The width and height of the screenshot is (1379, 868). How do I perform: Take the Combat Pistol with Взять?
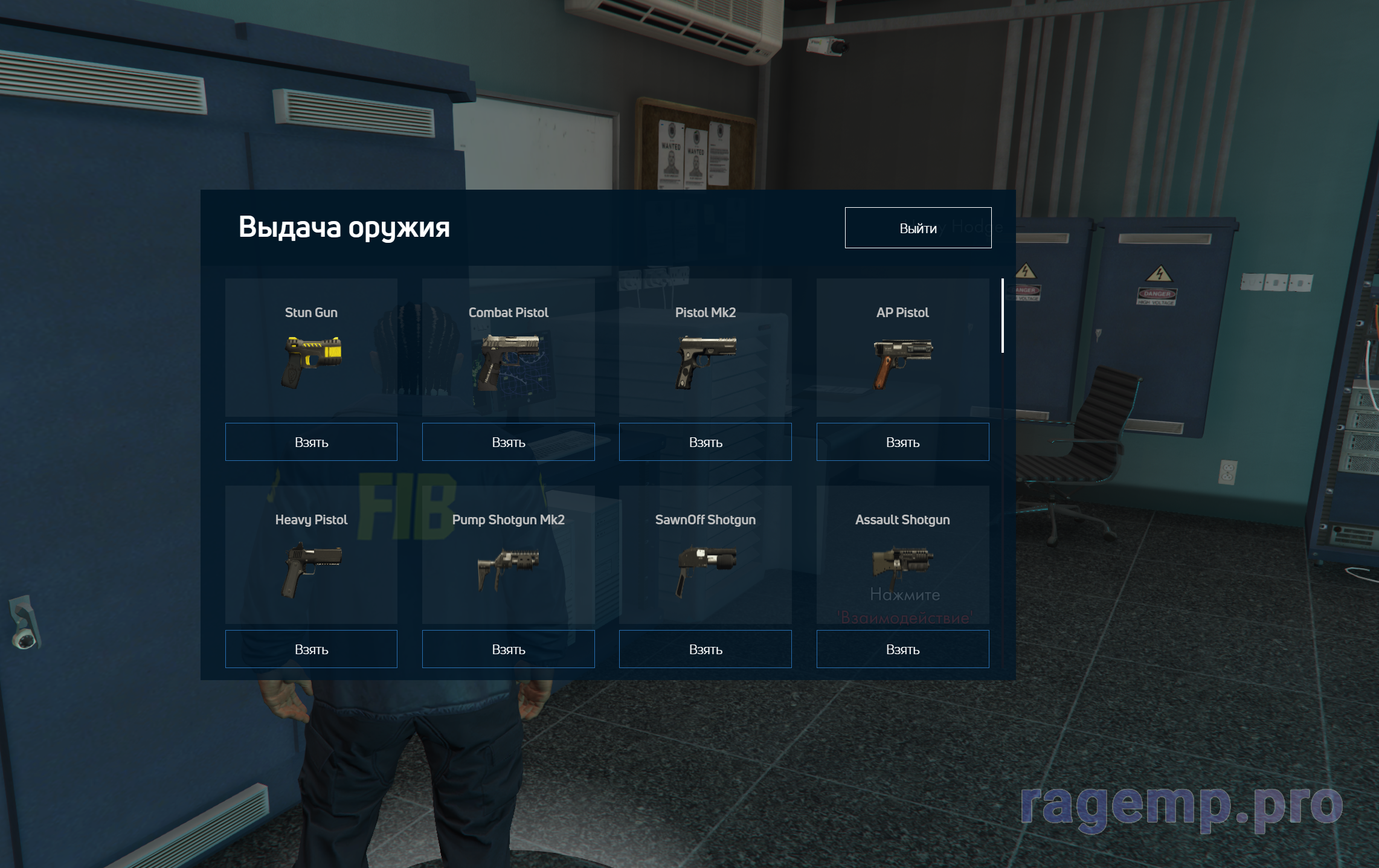(508, 442)
